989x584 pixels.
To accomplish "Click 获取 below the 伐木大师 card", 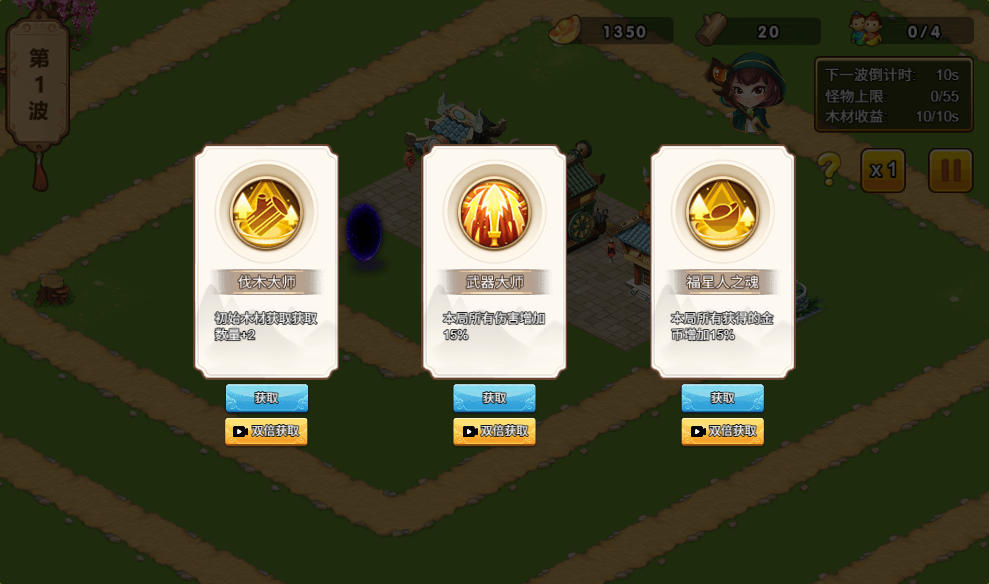I will coord(266,398).
